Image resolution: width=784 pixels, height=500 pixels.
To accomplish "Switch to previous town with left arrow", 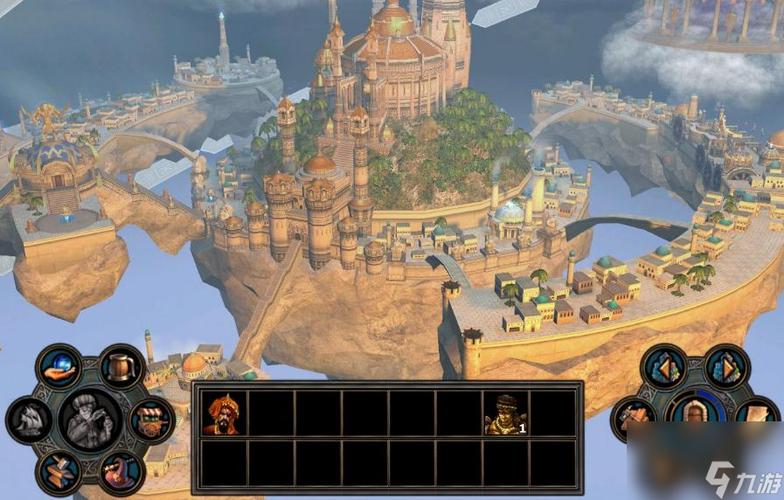I will [664, 367].
